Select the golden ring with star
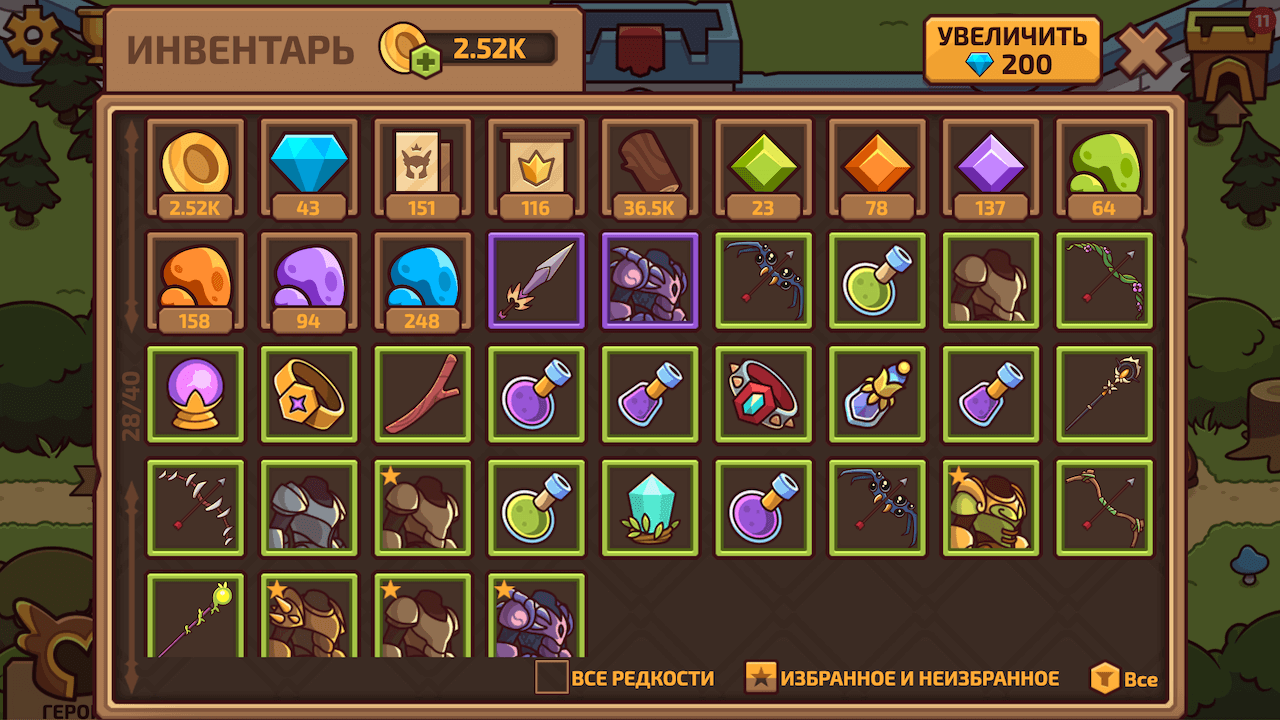The height and width of the screenshot is (720, 1280). (x=307, y=394)
